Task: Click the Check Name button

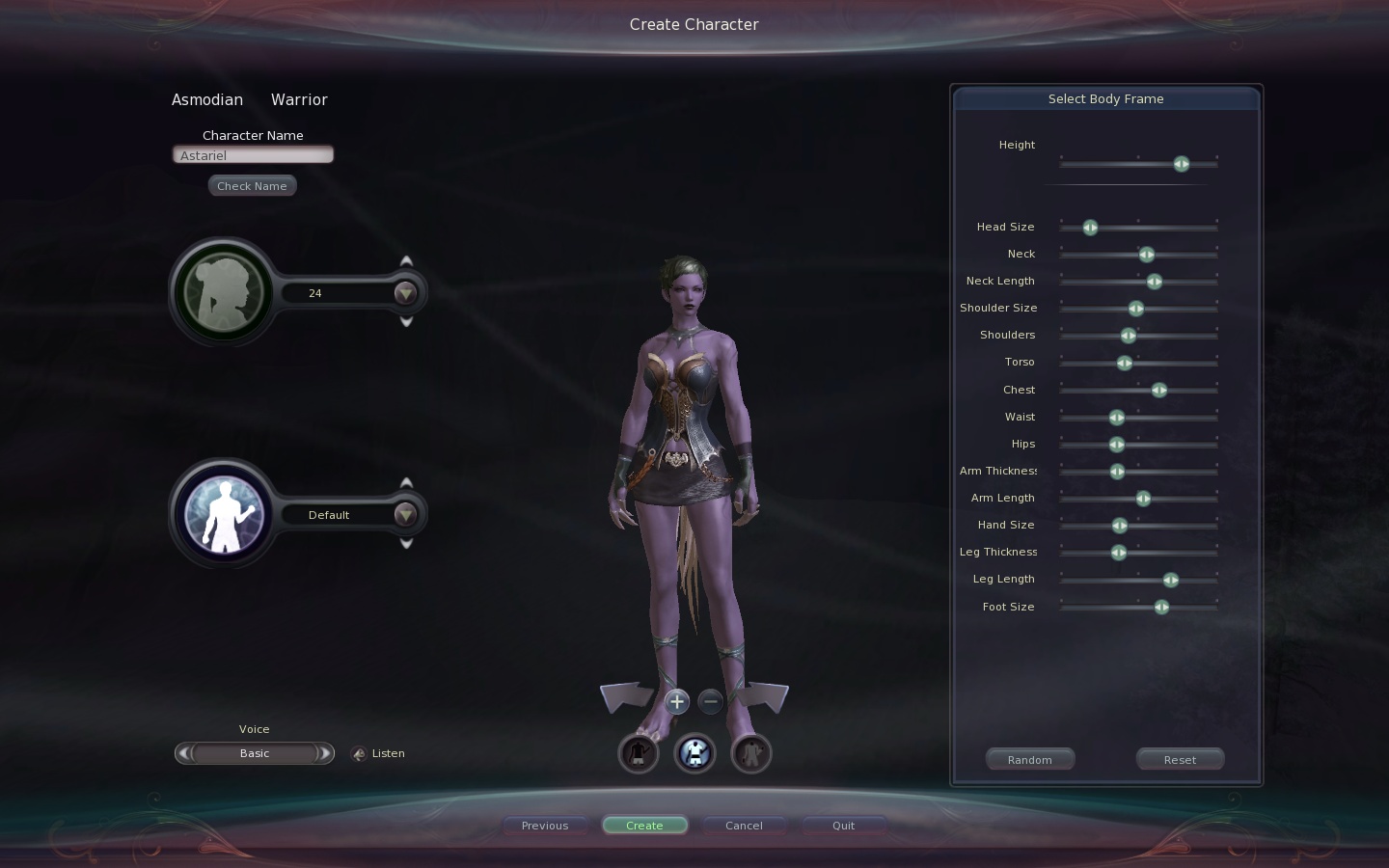Action: coord(252,185)
